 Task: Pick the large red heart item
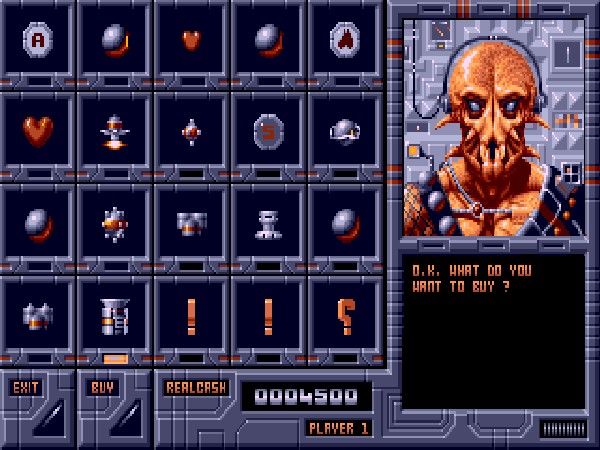click(x=38, y=131)
